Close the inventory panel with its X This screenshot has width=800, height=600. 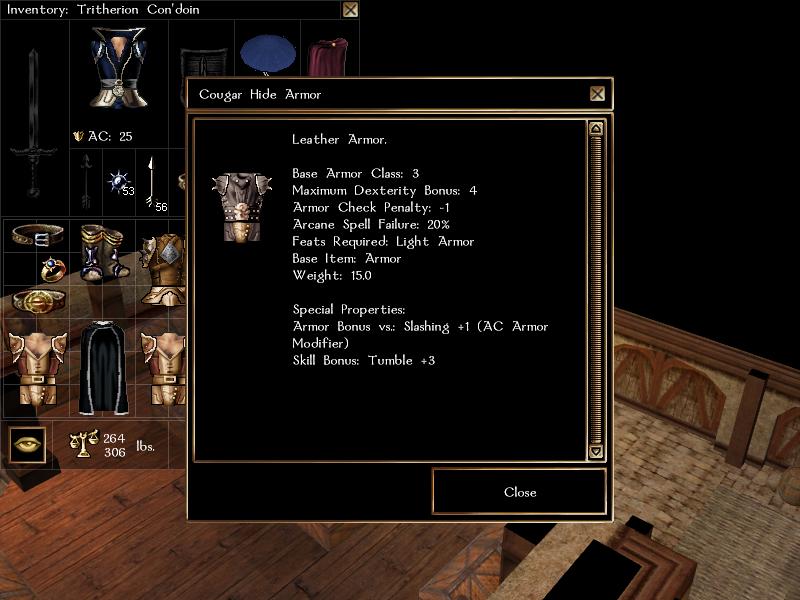[350, 10]
